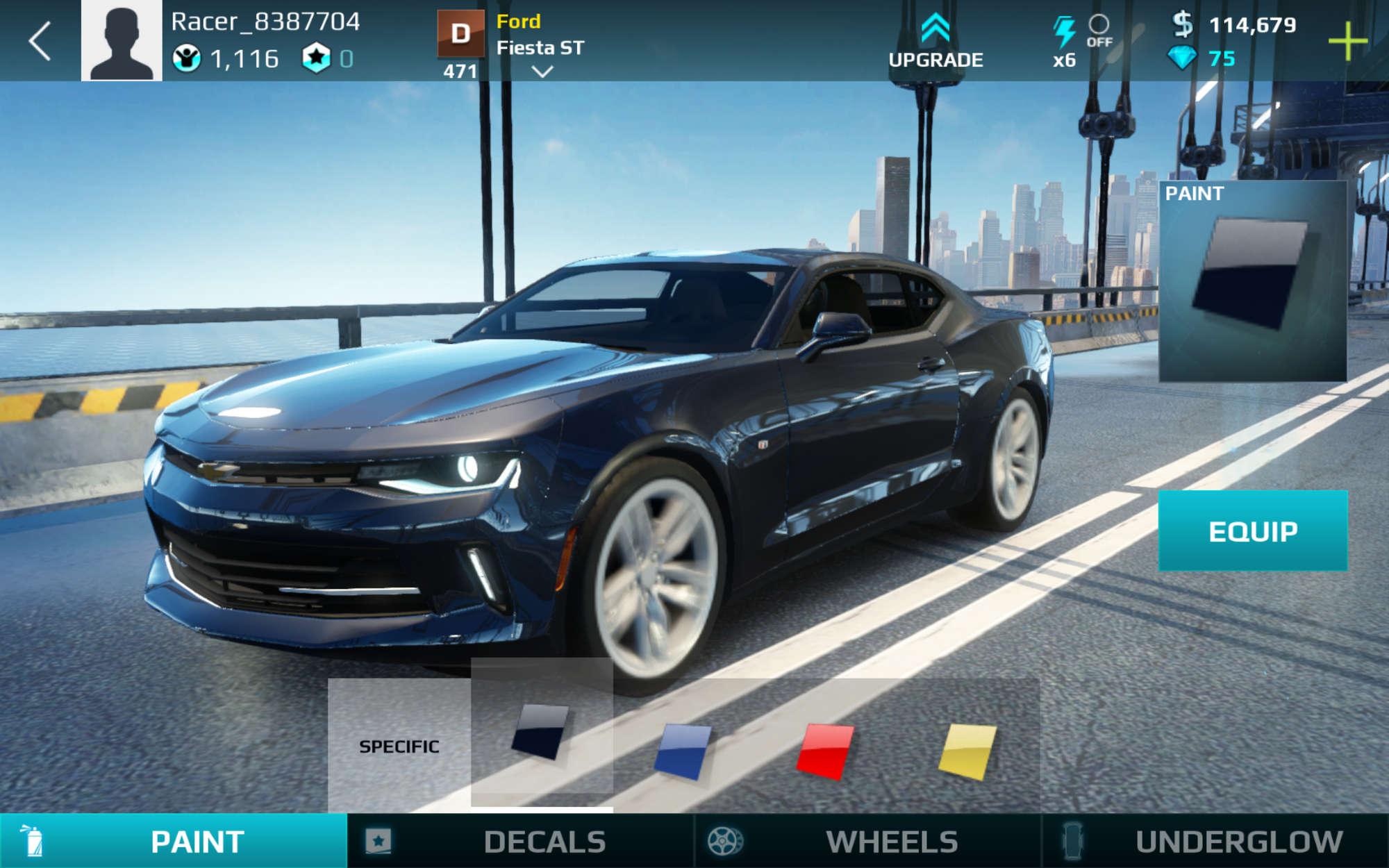Equip the selected paint

click(x=1253, y=531)
